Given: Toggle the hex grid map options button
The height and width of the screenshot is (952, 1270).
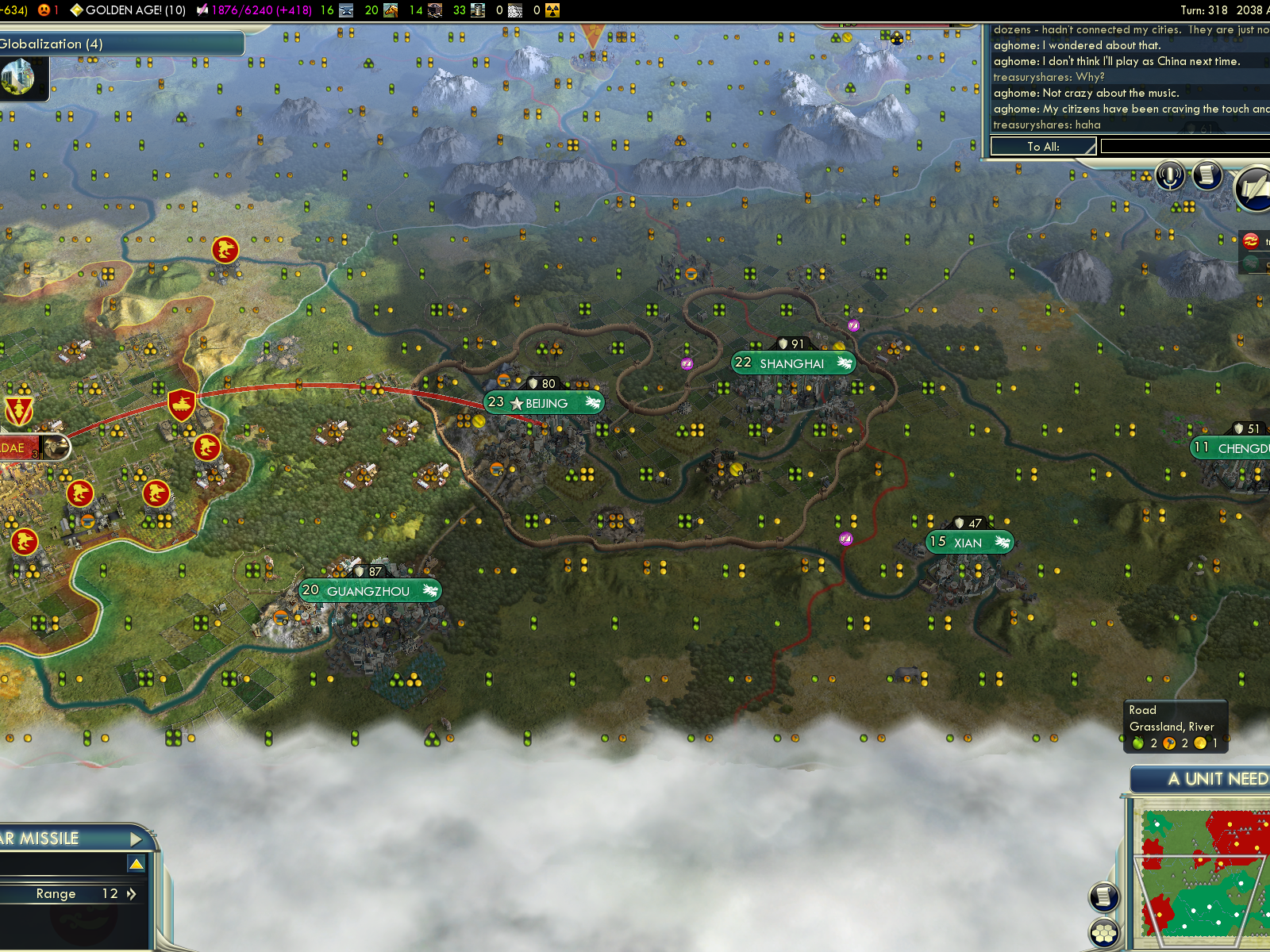Looking at the screenshot, I should click(x=1104, y=933).
